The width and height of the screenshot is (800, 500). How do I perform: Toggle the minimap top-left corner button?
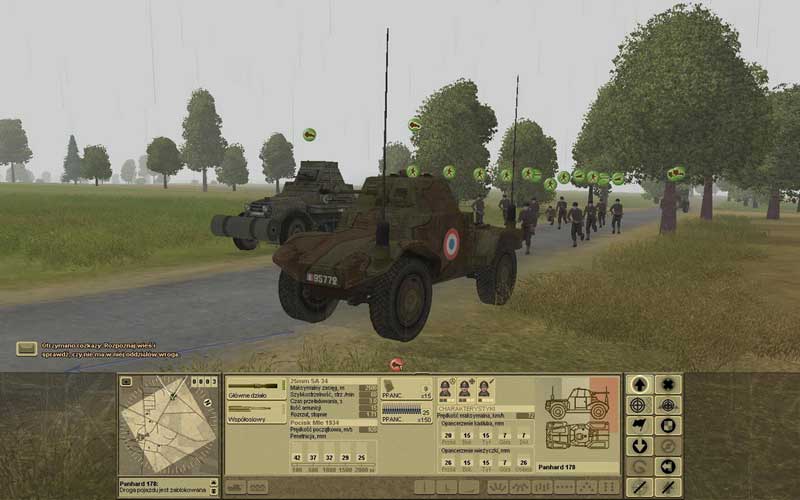126,382
